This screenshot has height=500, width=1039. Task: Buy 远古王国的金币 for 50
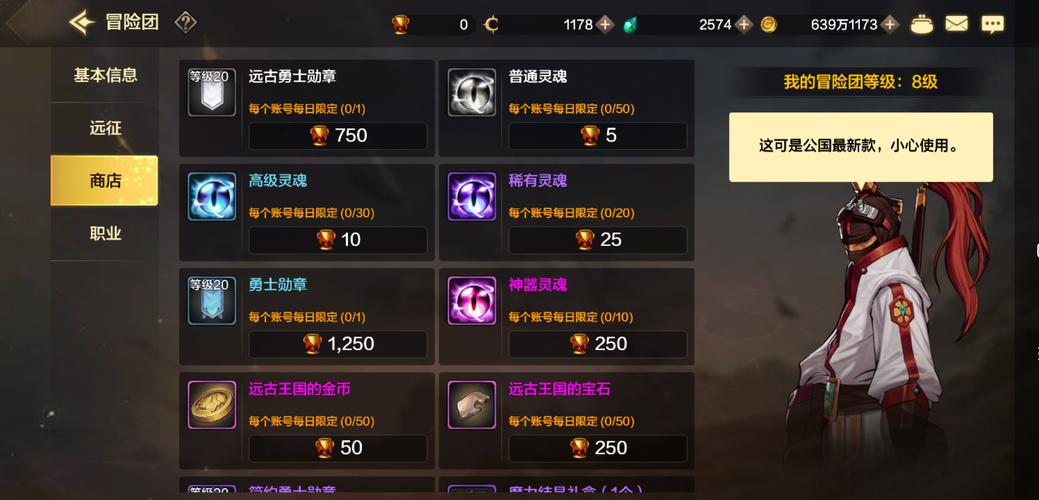click(x=338, y=448)
